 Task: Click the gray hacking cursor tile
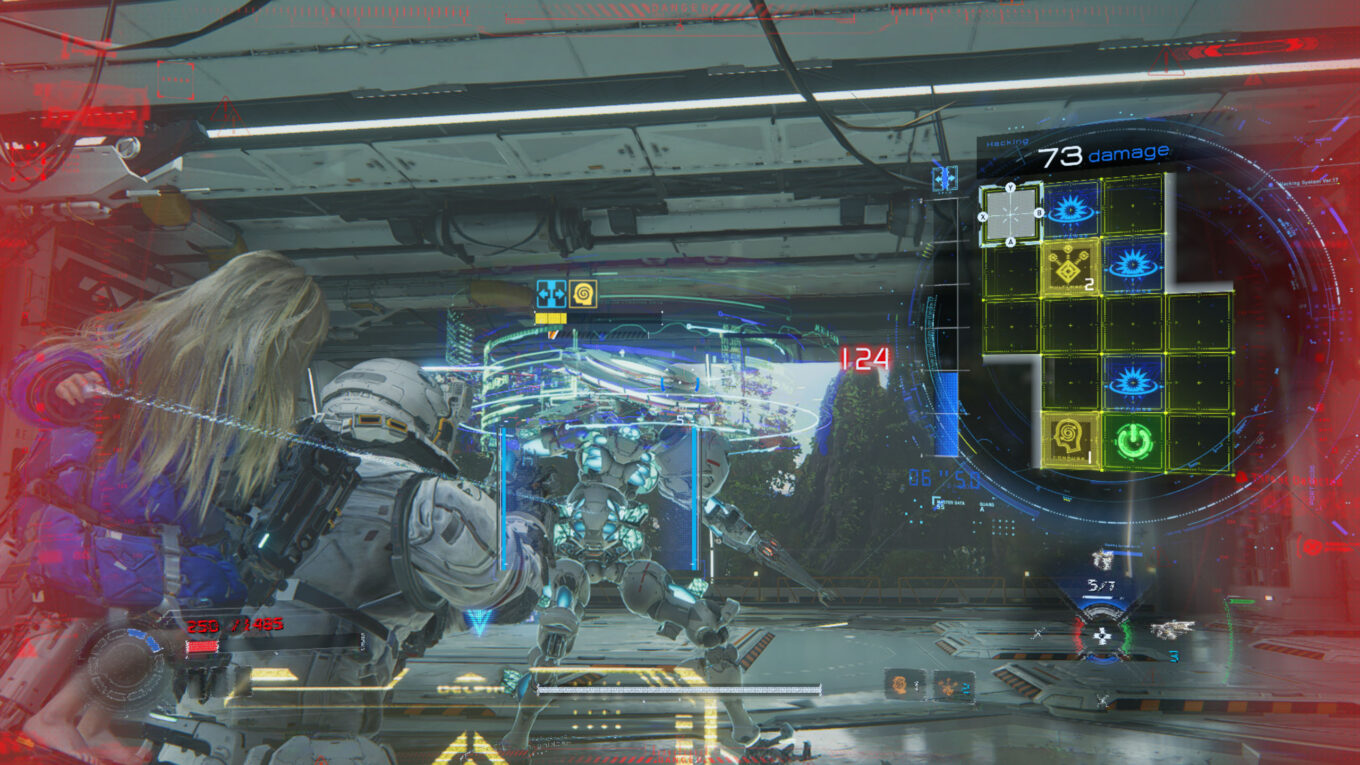coord(1010,213)
